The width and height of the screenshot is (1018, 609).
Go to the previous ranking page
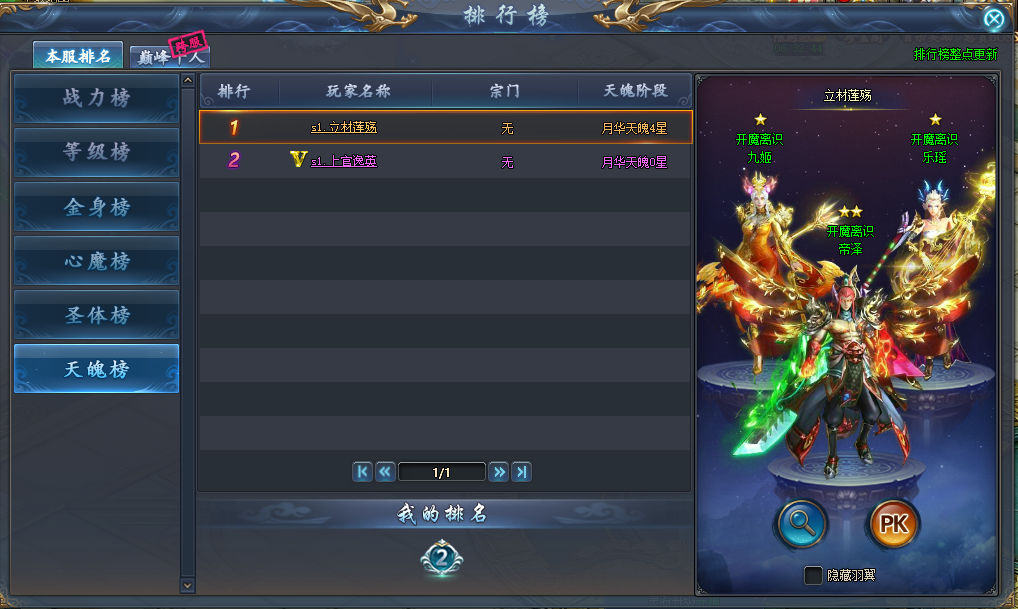pyautogui.click(x=385, y=472)
